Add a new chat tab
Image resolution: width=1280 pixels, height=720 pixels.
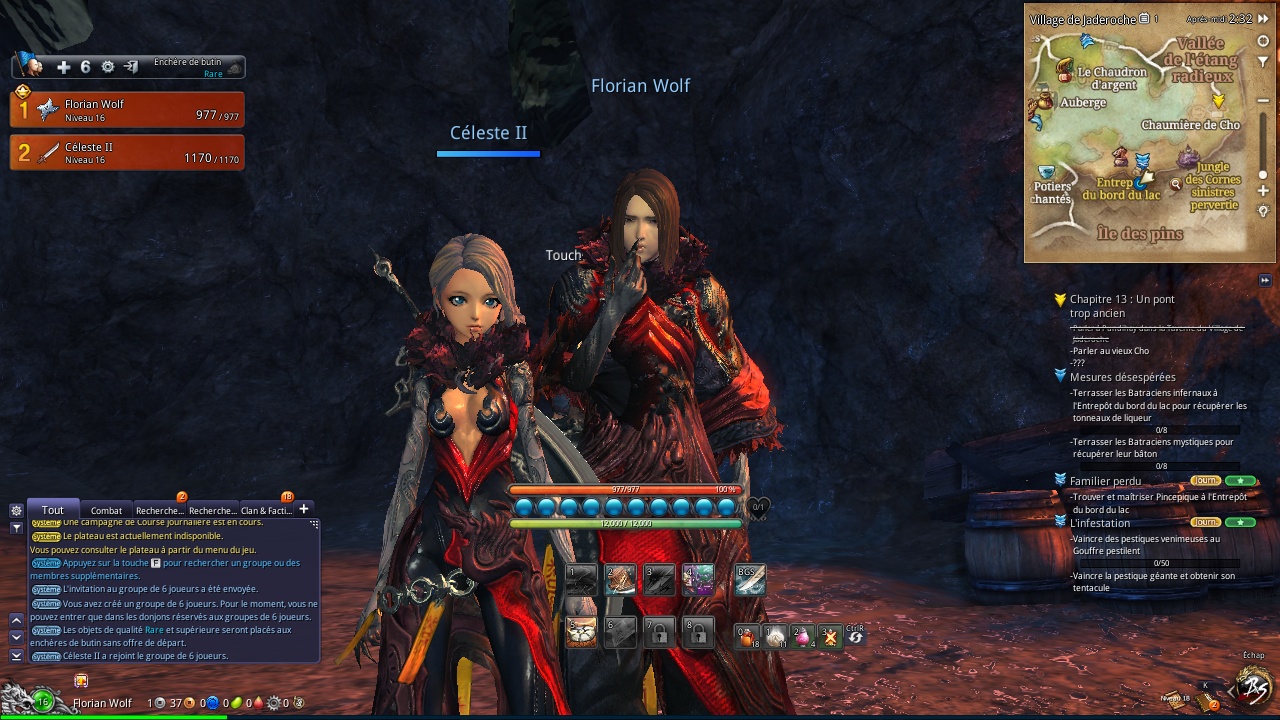pos(304,509)
